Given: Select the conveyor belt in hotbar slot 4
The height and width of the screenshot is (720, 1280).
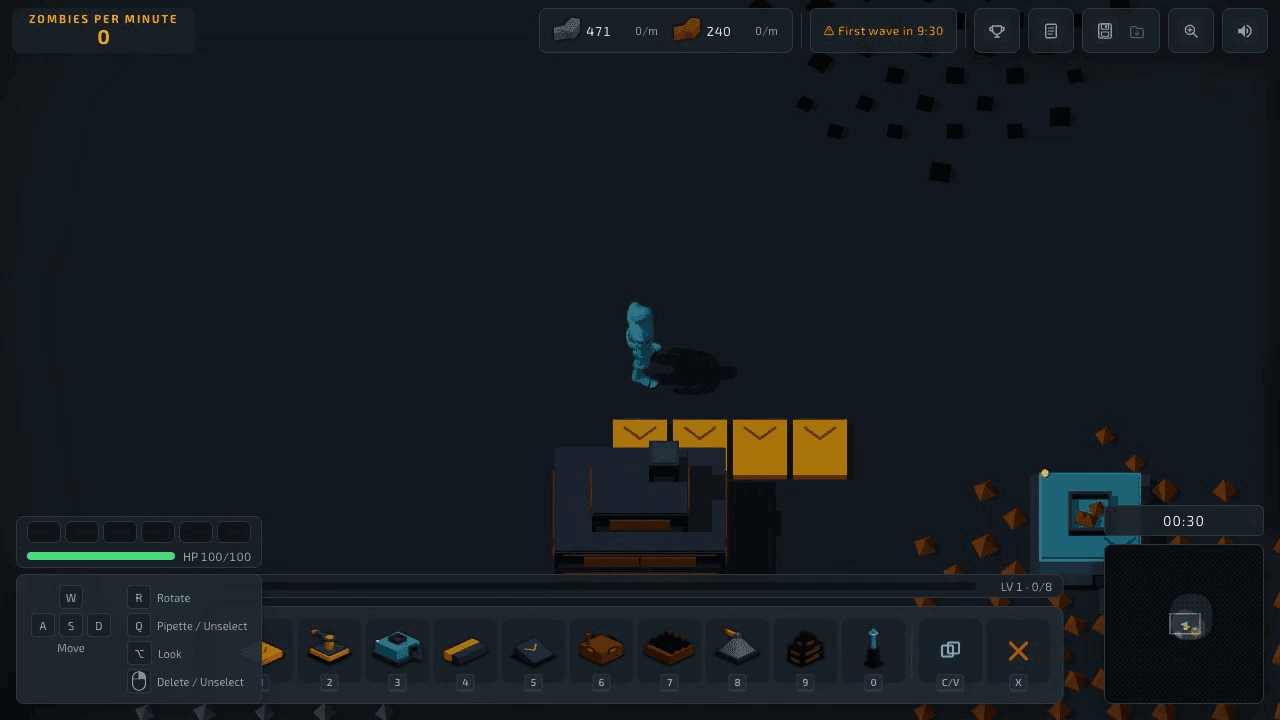Looking at the screenshot, I should point(465,650).
